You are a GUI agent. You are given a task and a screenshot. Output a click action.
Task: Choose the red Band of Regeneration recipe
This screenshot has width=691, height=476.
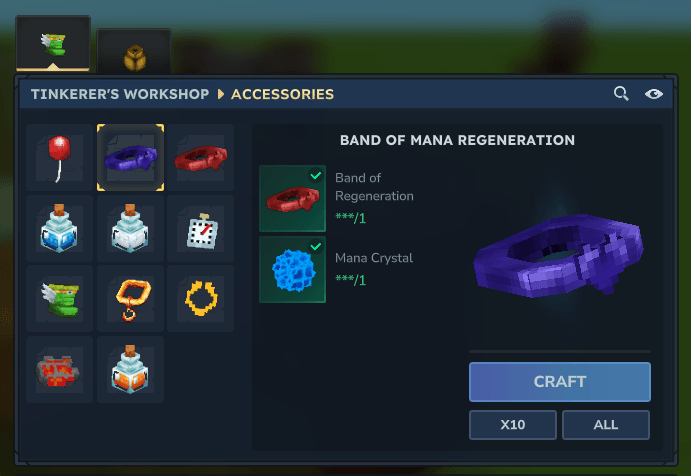tap(200, 158)
